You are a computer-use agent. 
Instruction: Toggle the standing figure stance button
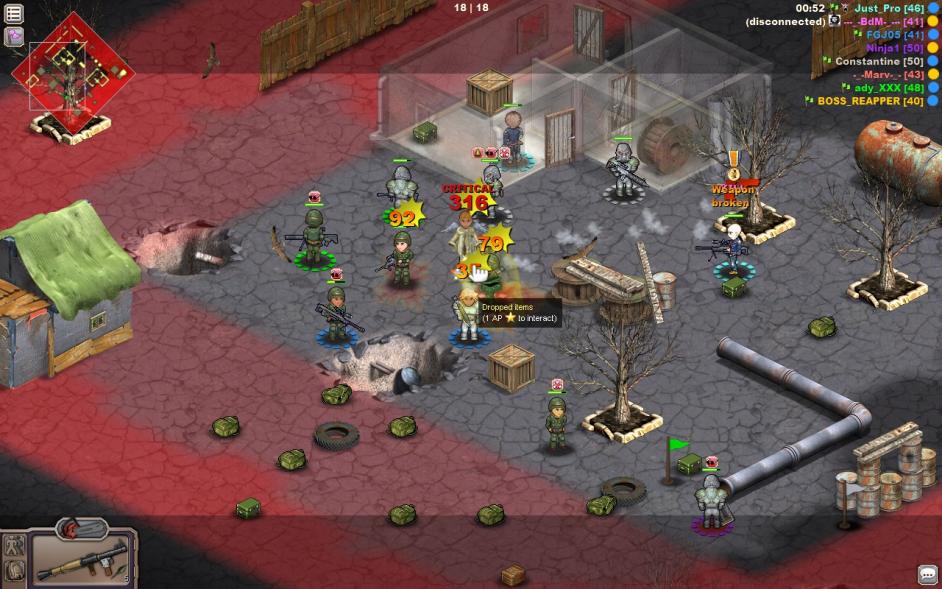click(15, 545)
